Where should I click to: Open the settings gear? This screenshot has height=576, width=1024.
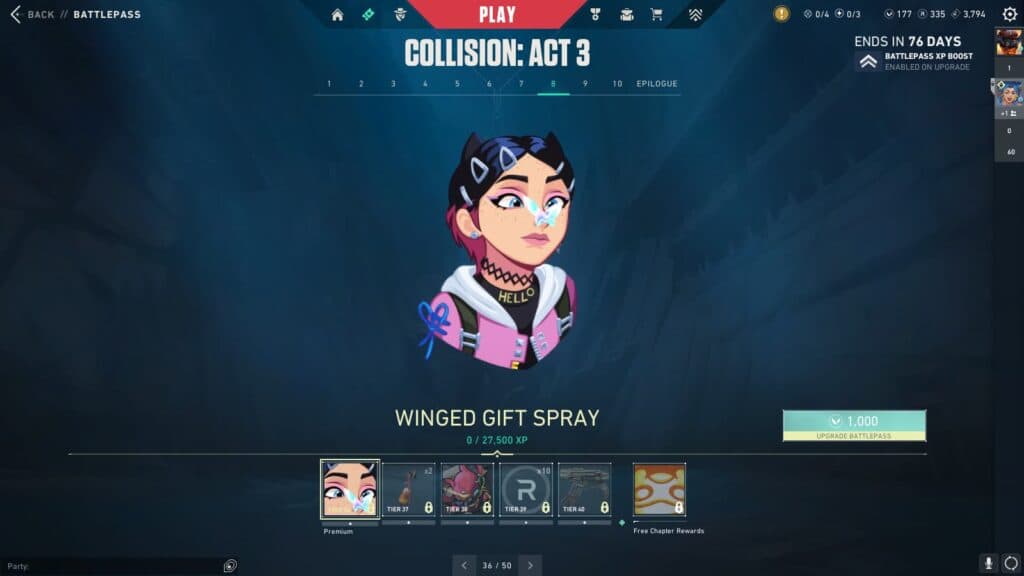(x=1009, y=15)
